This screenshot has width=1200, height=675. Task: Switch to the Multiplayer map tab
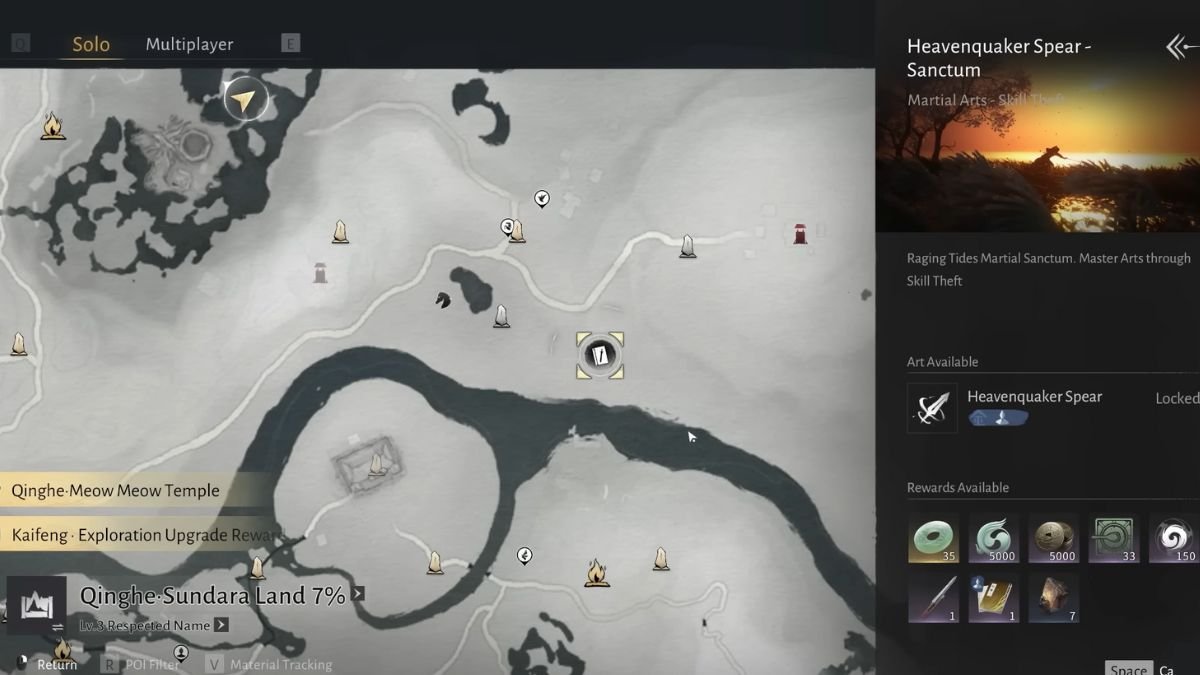pos(189,44)
